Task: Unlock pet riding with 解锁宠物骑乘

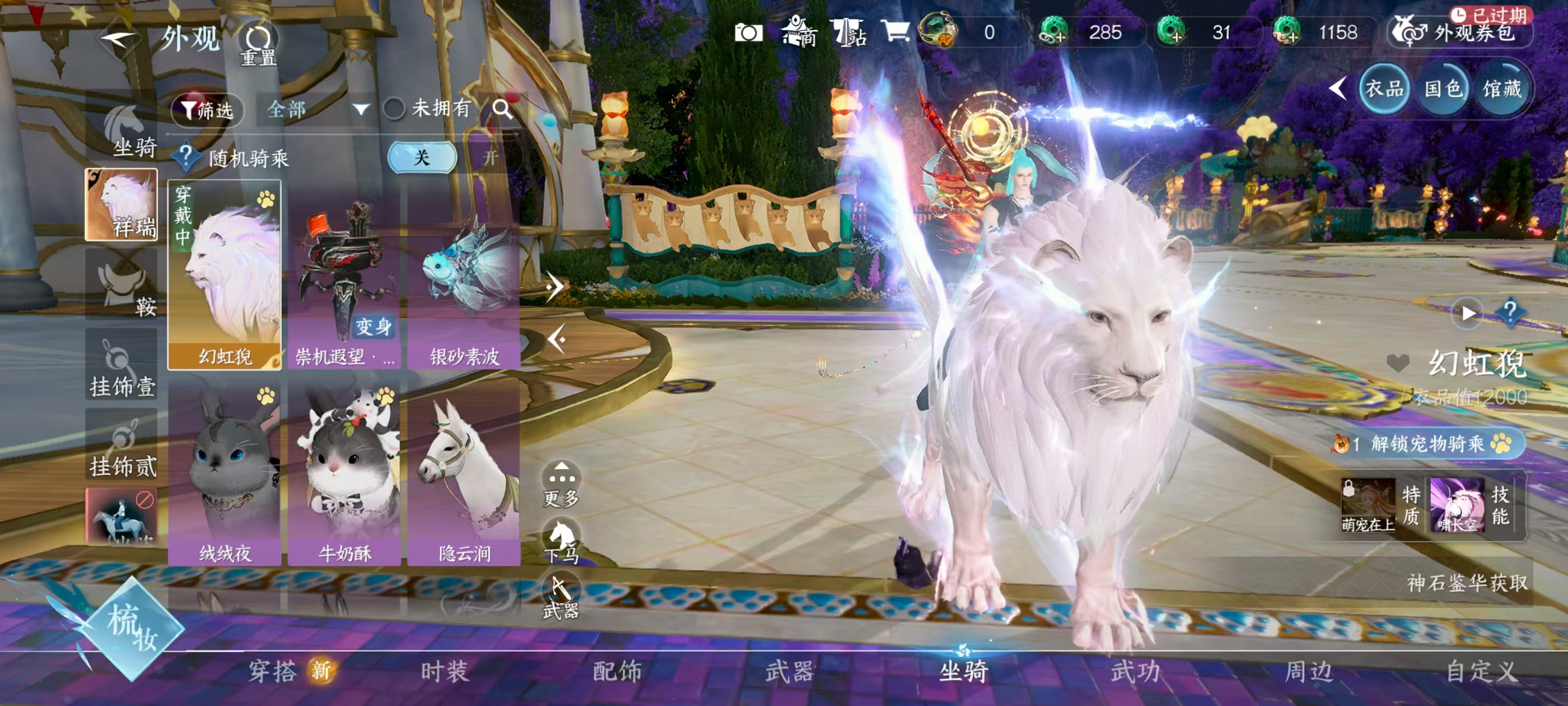Action: coord(1427,443)
